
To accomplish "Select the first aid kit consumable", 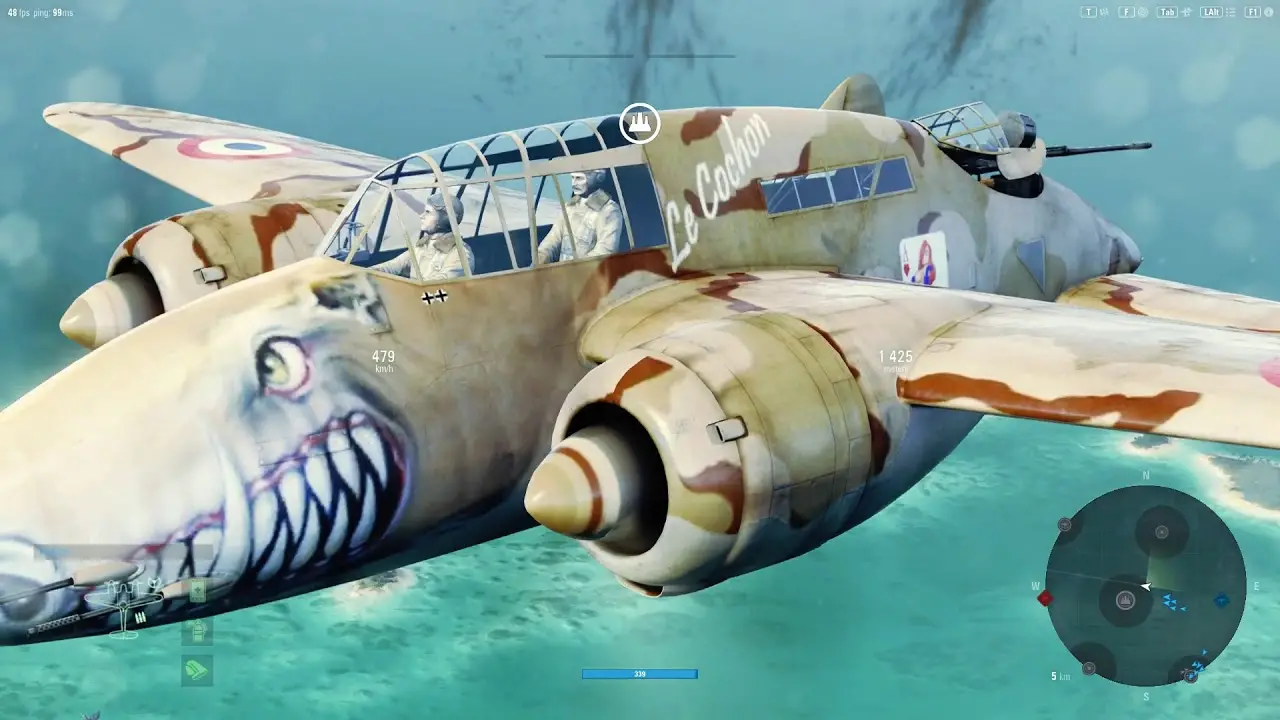I will [198, 591].
